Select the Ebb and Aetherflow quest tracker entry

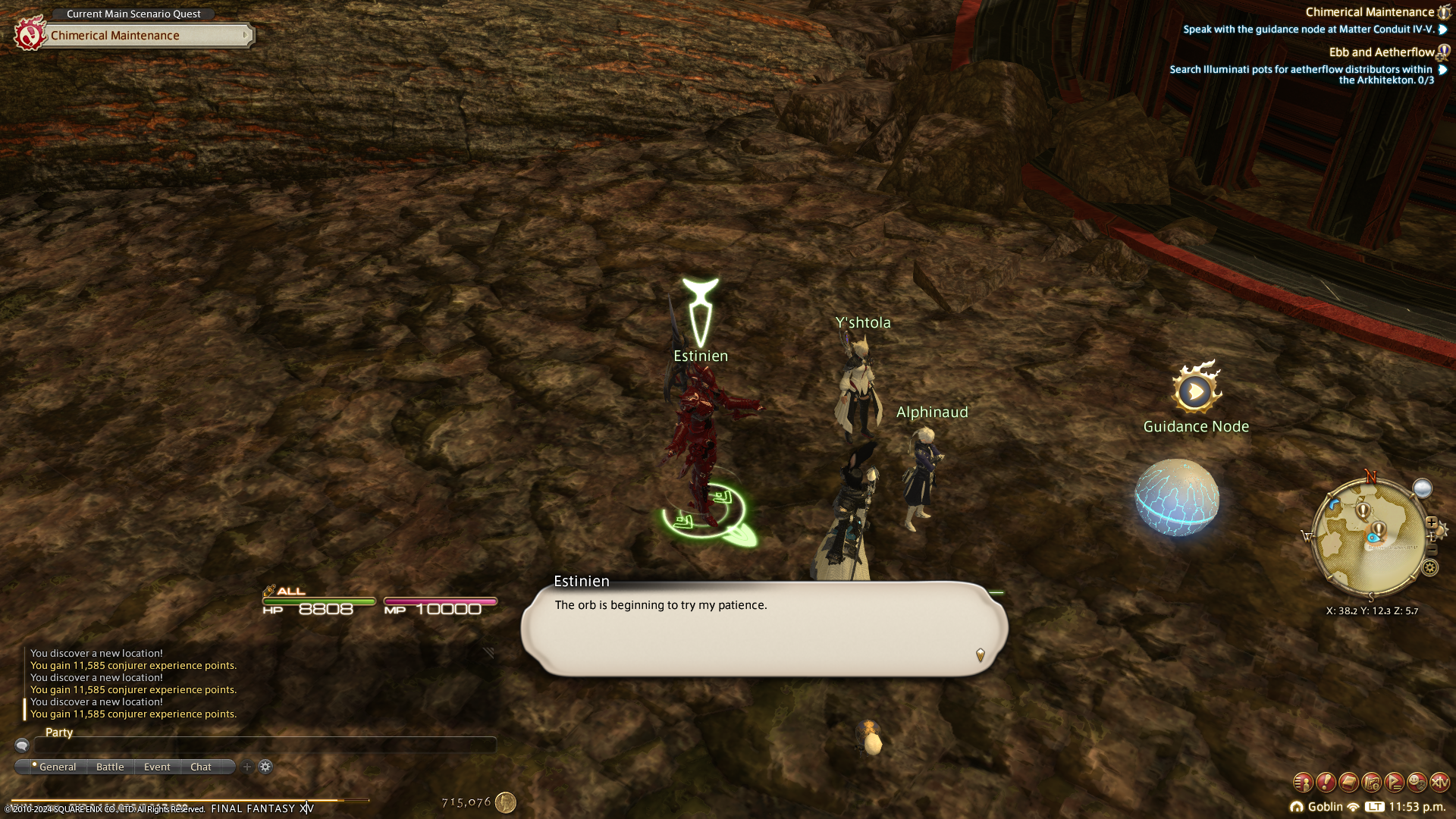coord(1381,52)
